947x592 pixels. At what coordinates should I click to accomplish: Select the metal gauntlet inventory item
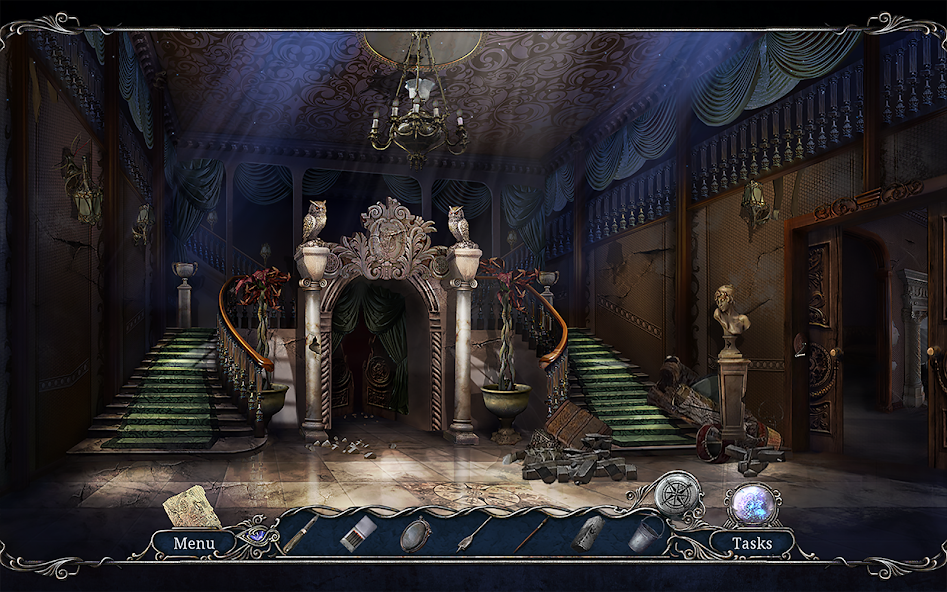coord(587,533)
